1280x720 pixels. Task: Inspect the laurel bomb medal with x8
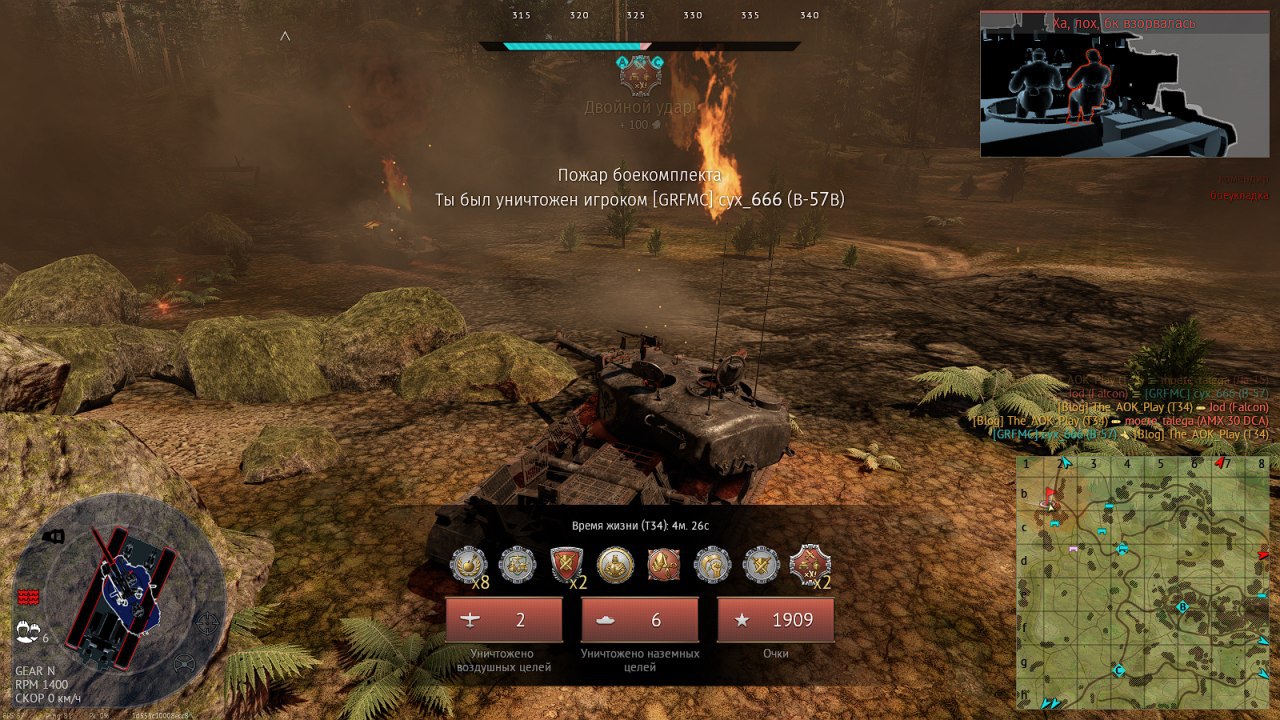467,565
